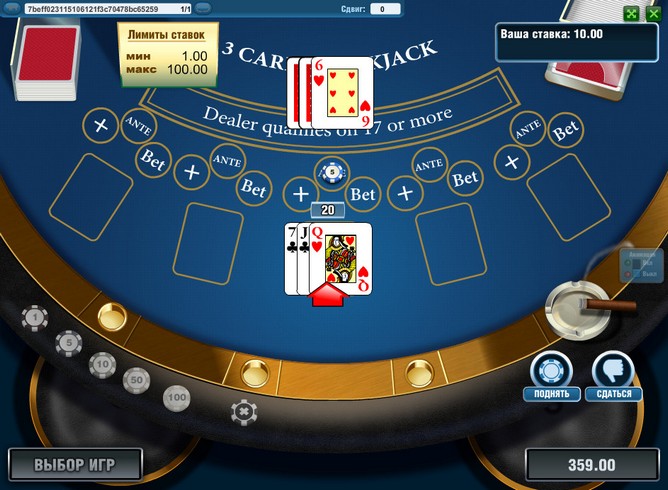This screenshot has height=490, width=668.
Task: Select the 10 value chip
Action: click(x=101, y=363)
